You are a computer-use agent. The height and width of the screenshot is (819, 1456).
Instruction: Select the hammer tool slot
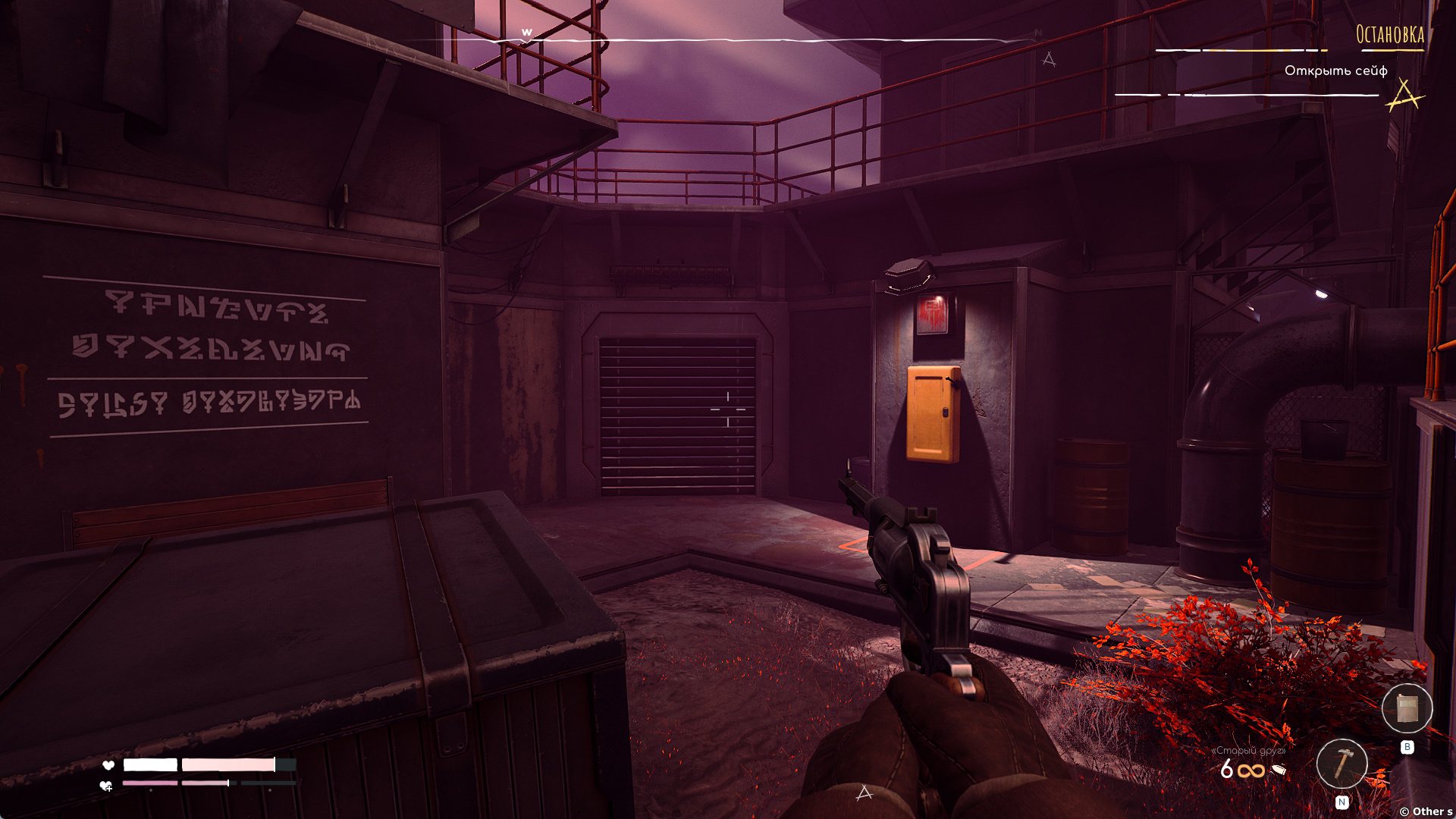(1341, 764)
